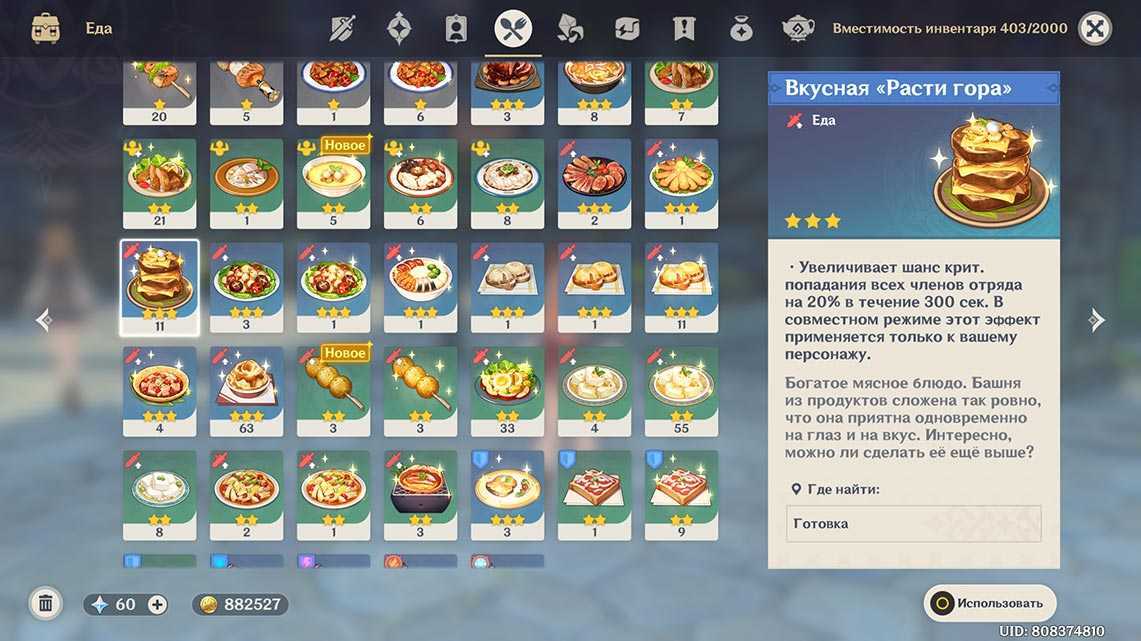Screen dimensions: 1141x641
Task: Open the artifacts inventory tab
Action: 400,29
